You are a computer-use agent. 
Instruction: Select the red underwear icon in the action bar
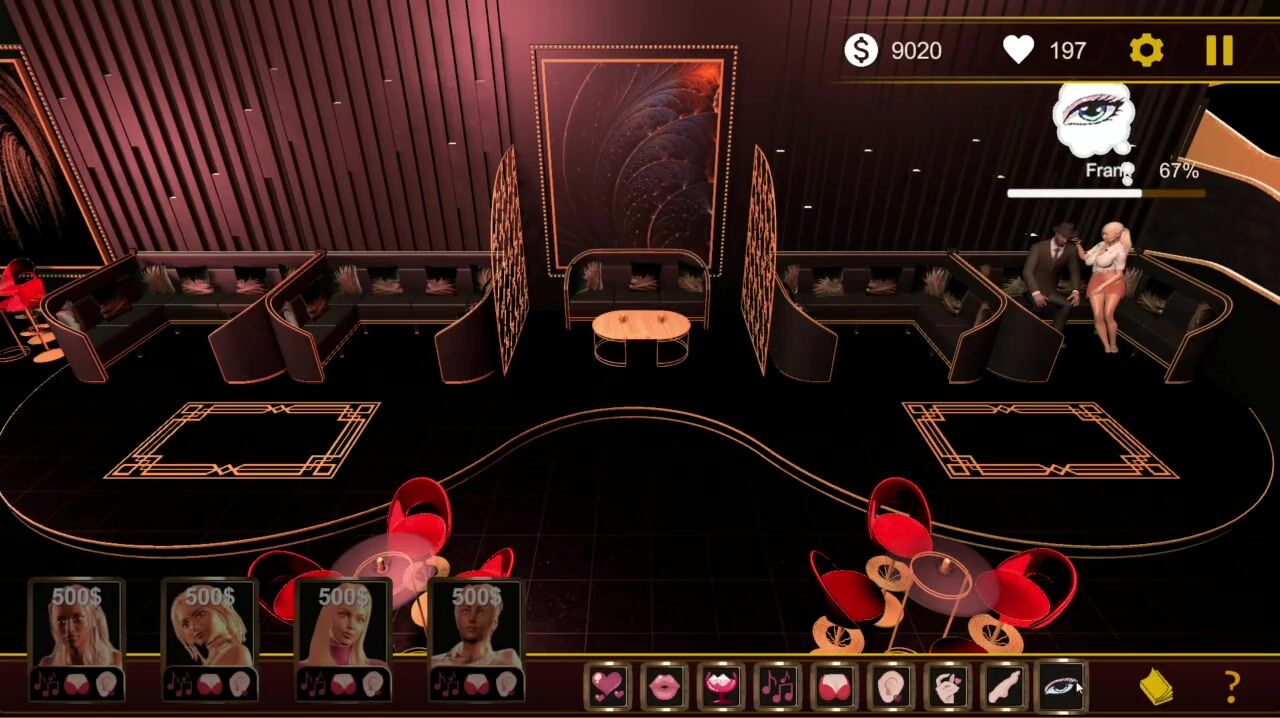[834, 686]
